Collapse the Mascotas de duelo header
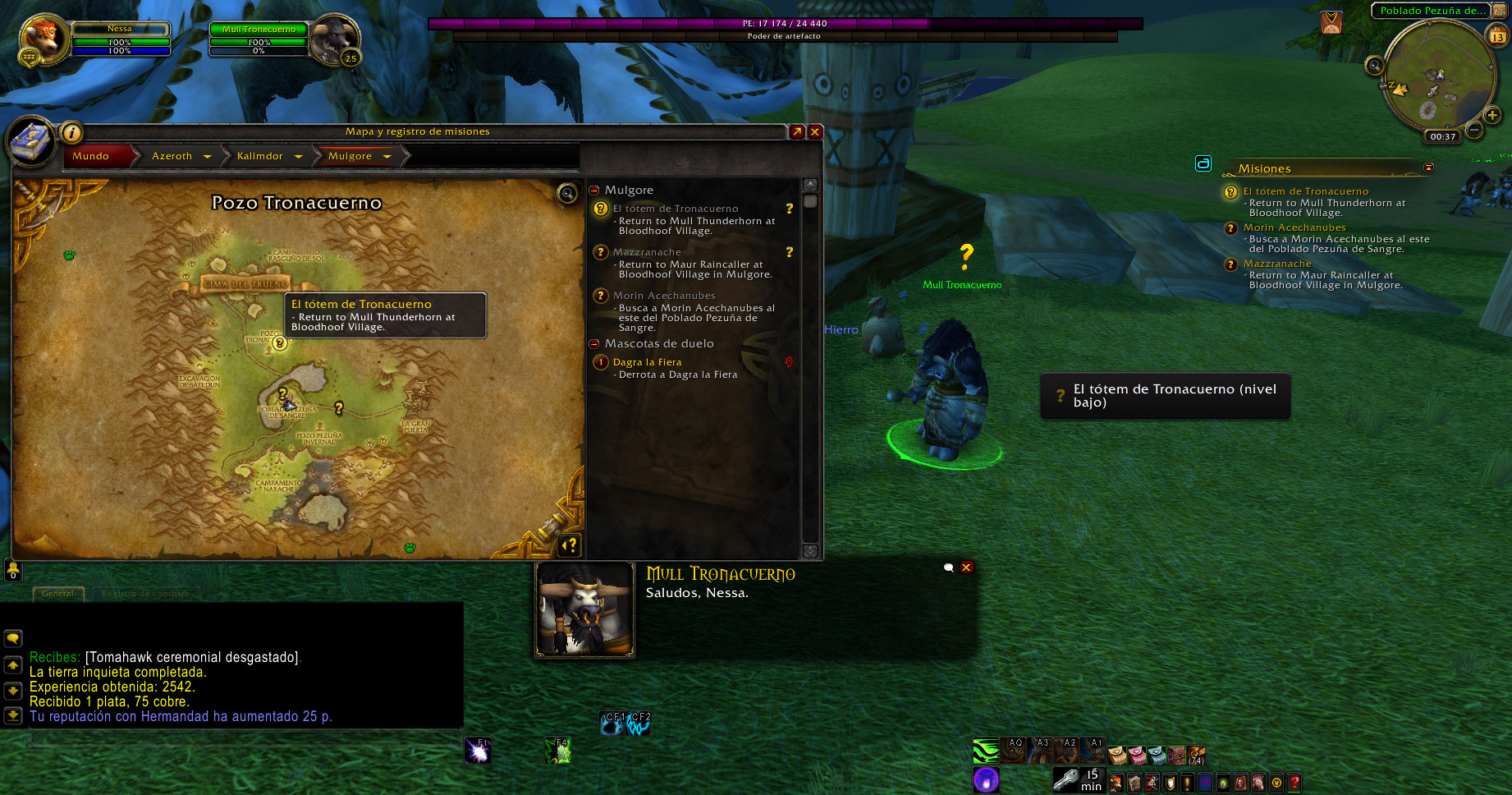The width and height of the screenshot is (1512, 795). 594,343
